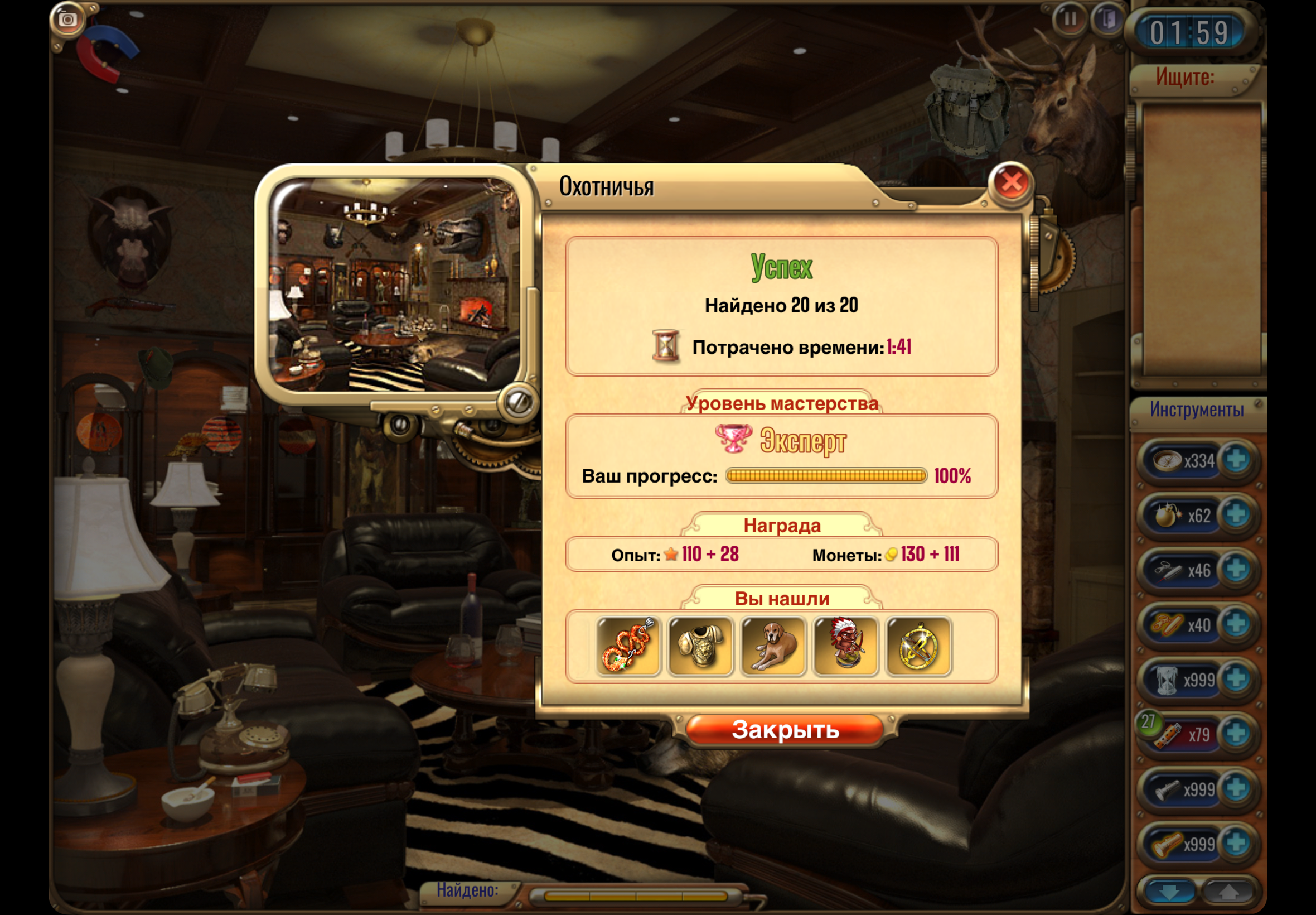This screenshot has height=915, width=1316.
Task: Close the results with the Закрыть button
Action: pos(785,730)
